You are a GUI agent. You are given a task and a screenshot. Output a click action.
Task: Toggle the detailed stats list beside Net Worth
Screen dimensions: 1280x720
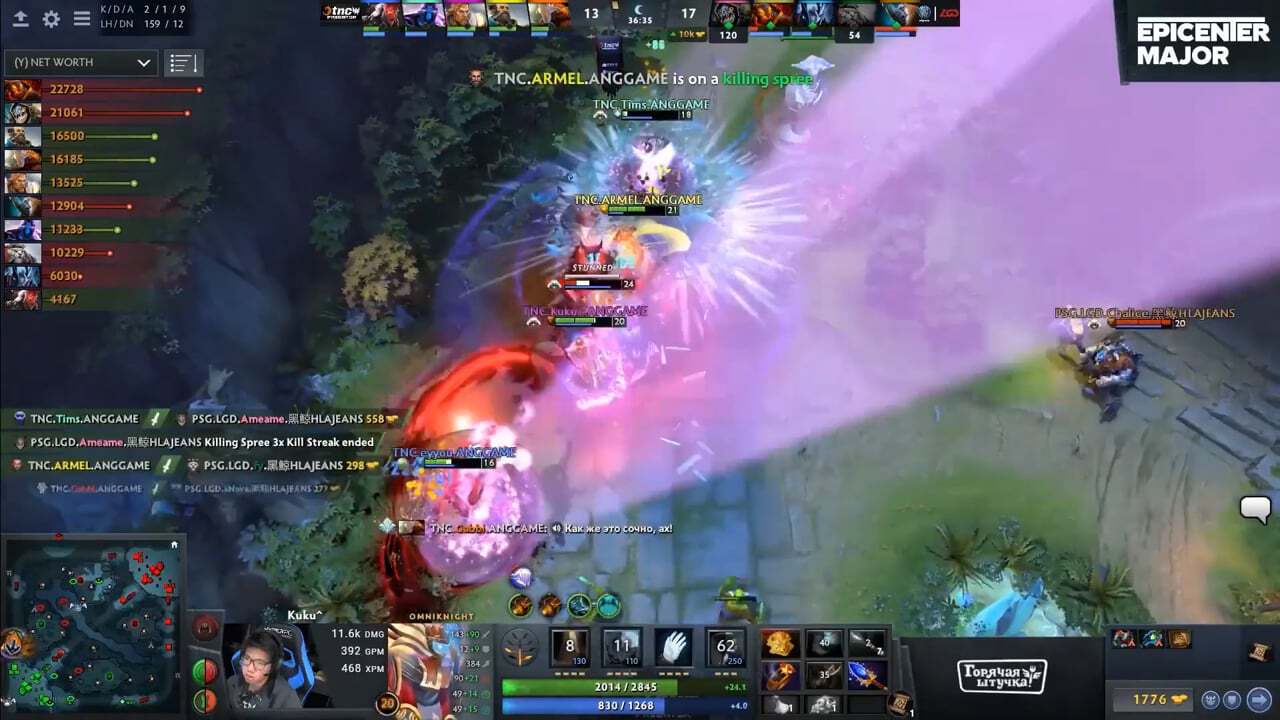[x=183, y=62]
